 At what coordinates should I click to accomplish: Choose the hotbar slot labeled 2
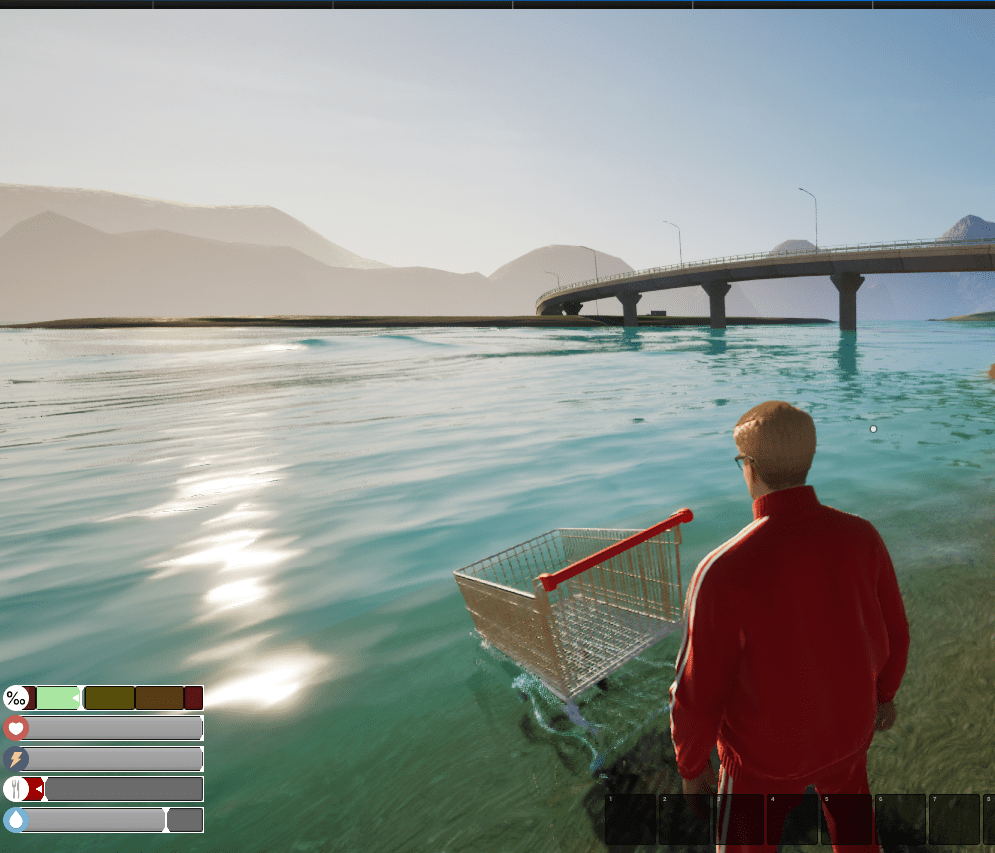tap(684, 819)
